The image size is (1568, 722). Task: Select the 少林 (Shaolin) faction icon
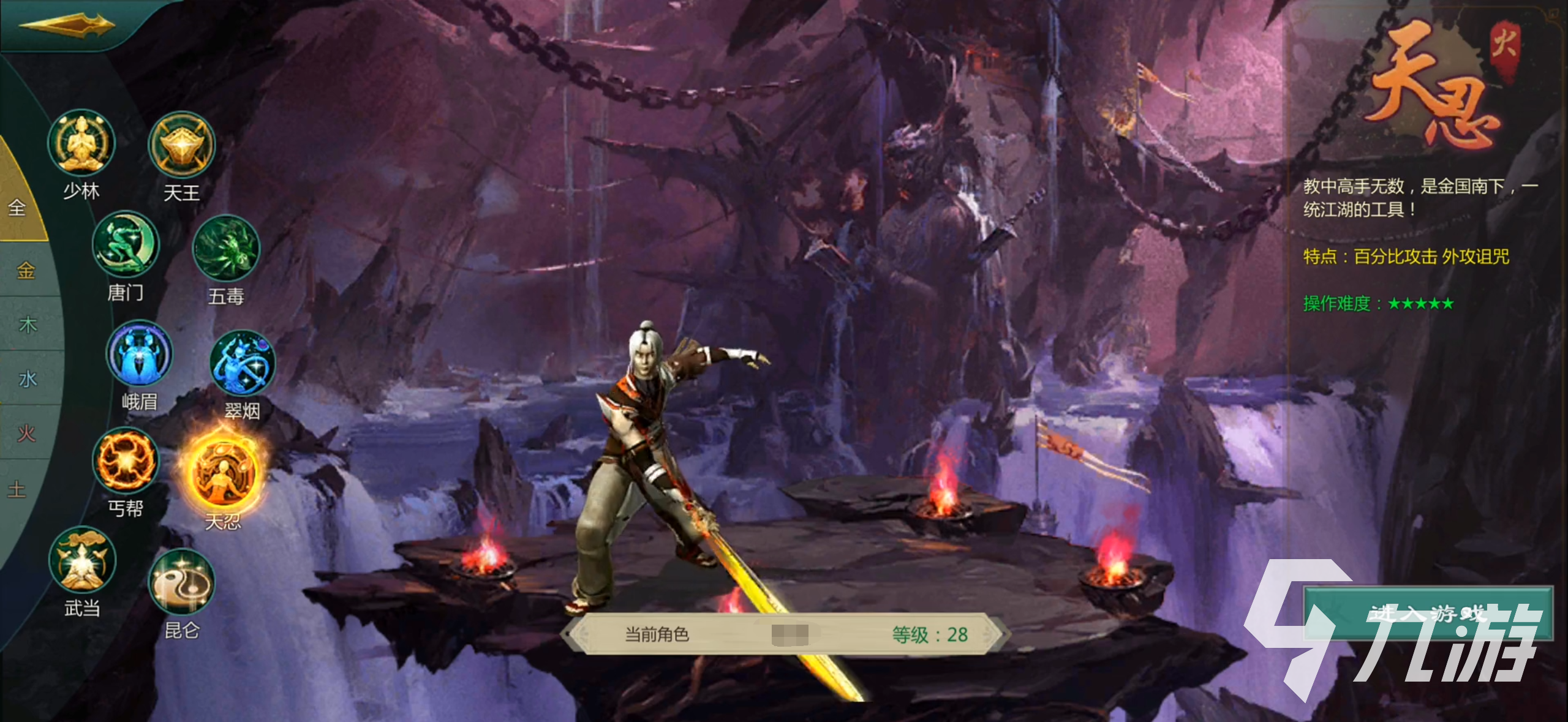click(81, 143)
